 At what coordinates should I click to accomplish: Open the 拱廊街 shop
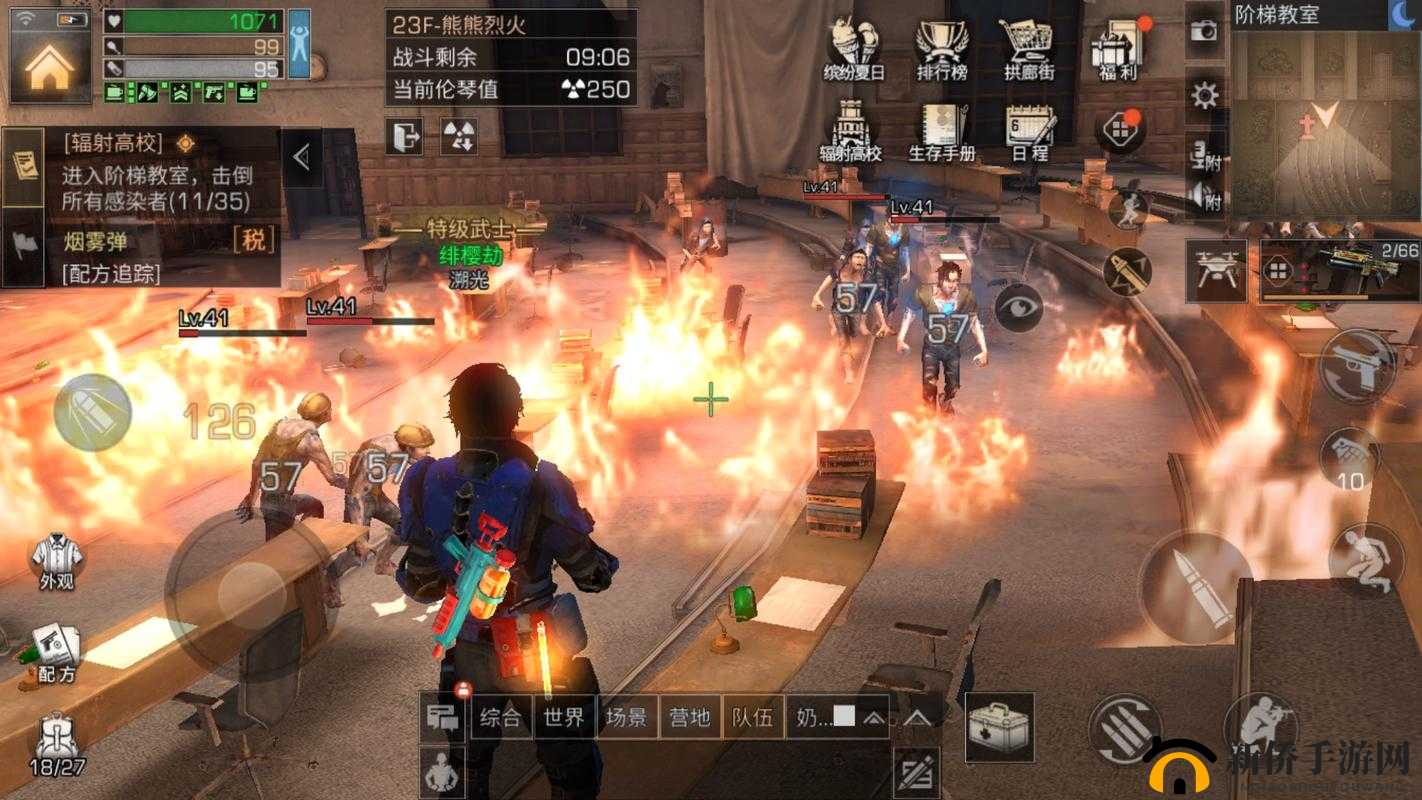(1029, 48)
